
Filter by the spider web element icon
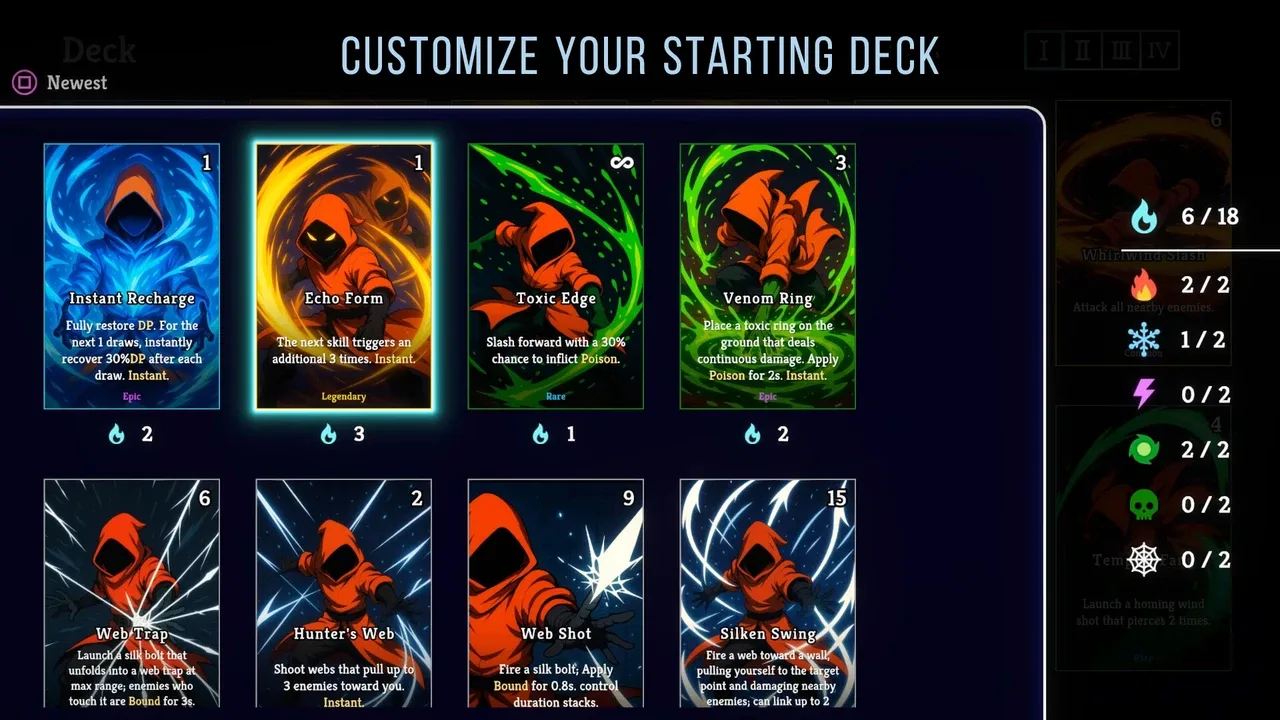point(1144,560)
